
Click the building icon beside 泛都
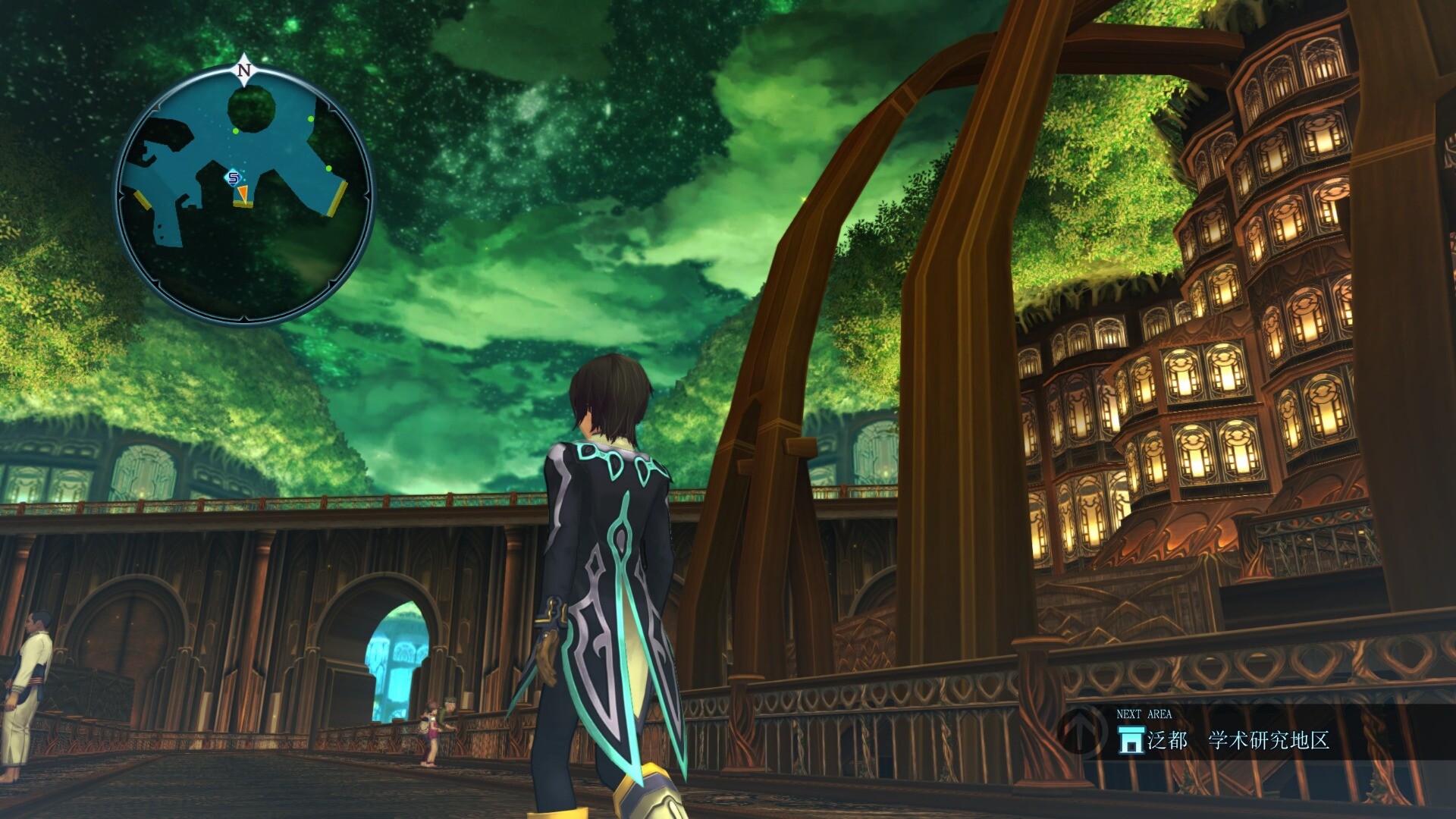(1131, 739)
